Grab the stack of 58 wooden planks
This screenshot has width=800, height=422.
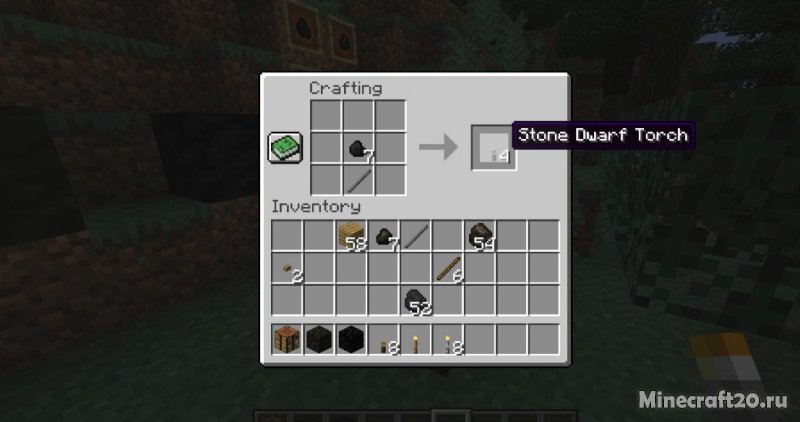351,236
